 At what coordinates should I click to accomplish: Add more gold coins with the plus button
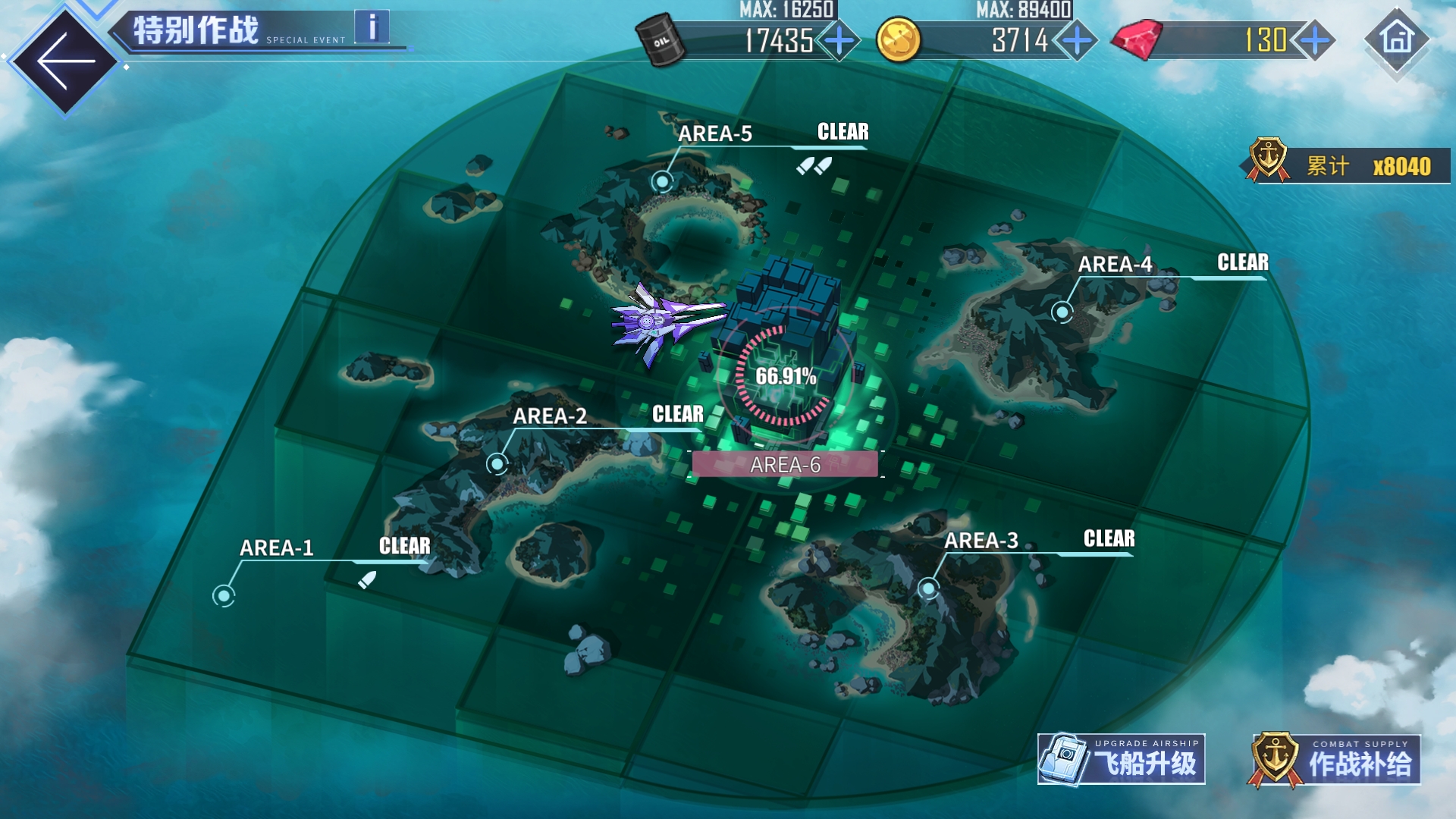point(1077,40)
